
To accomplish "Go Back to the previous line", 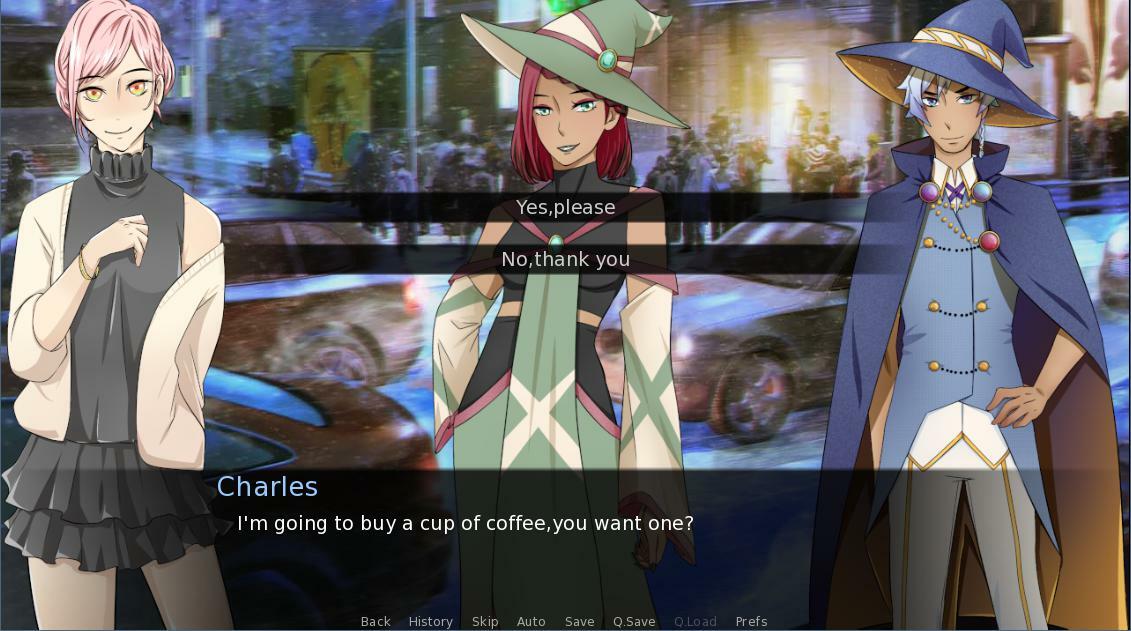I will coord(375,621).
